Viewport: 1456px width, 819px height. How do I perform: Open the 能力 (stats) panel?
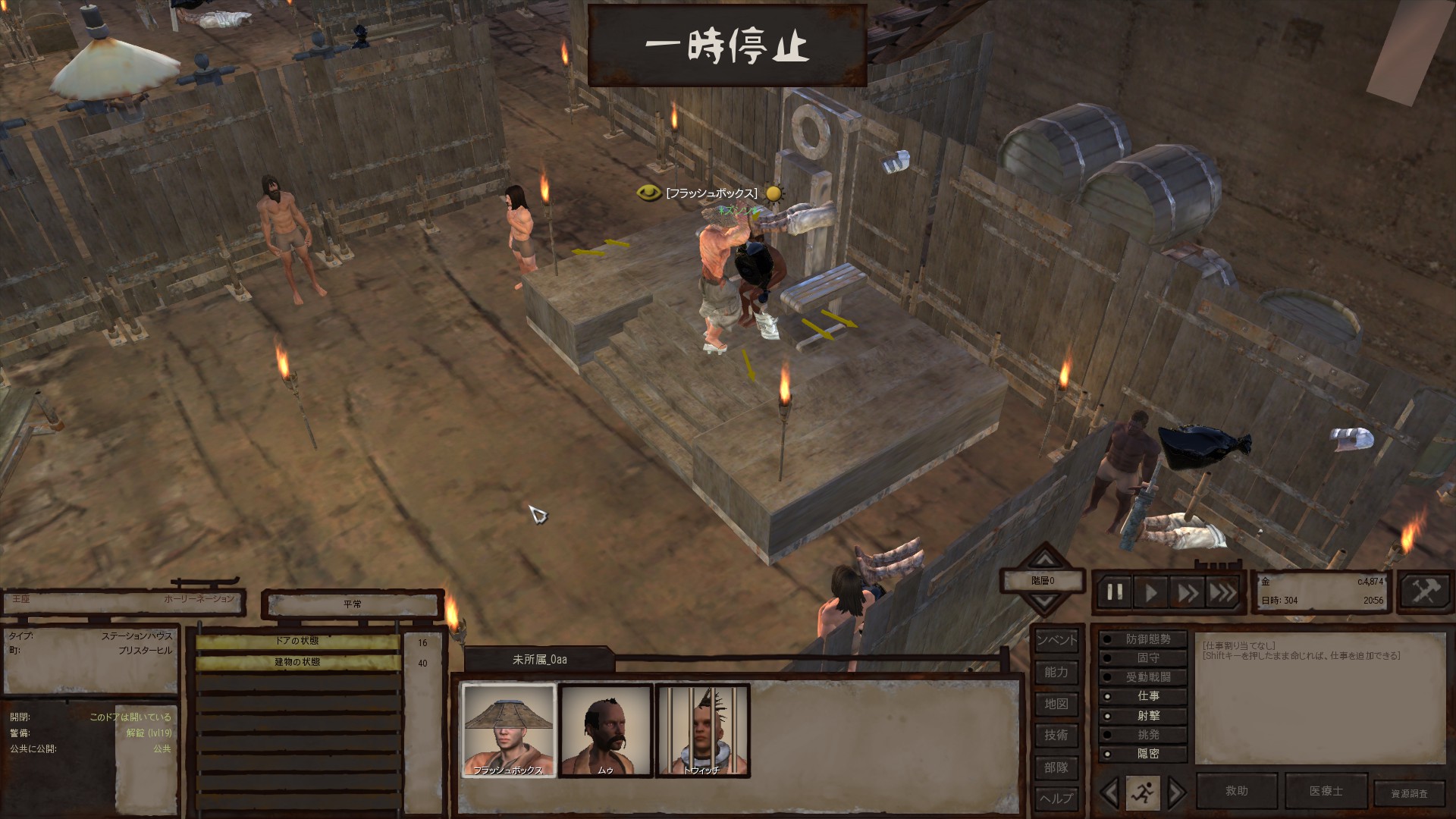click(1056, 672)
